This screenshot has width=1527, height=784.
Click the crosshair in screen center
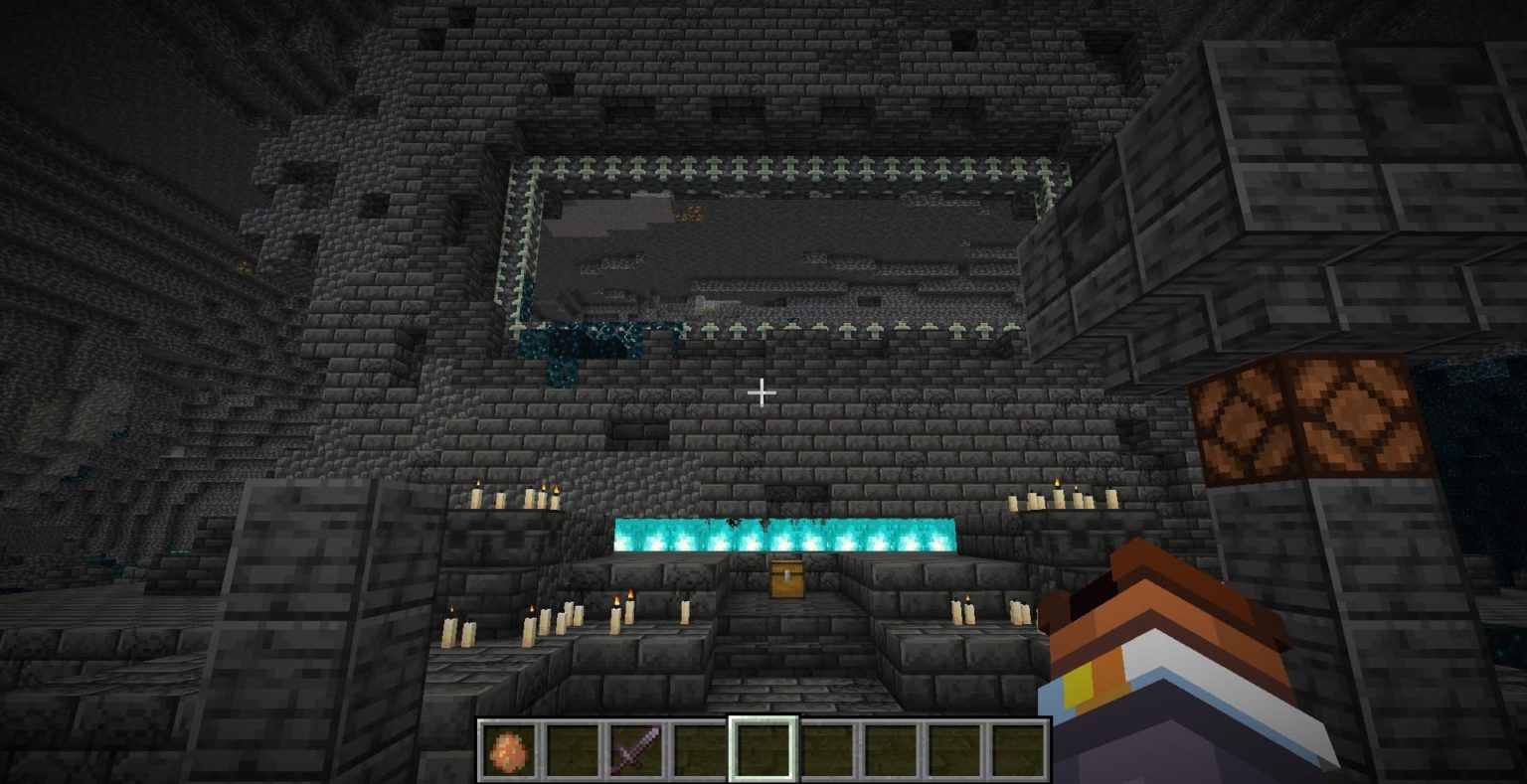(x=763, y=392)
